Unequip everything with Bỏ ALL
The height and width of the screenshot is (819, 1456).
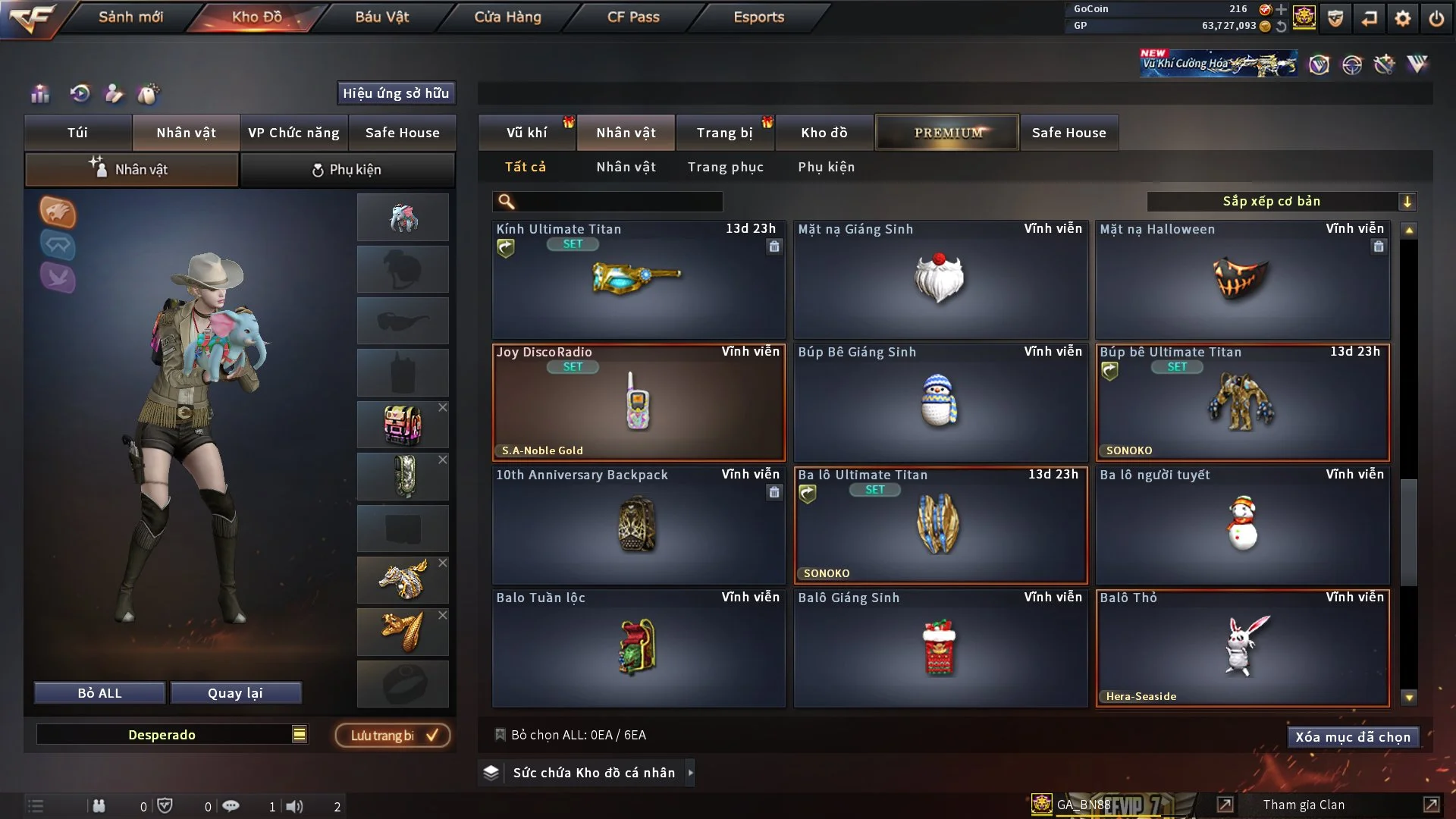point(99,693)
